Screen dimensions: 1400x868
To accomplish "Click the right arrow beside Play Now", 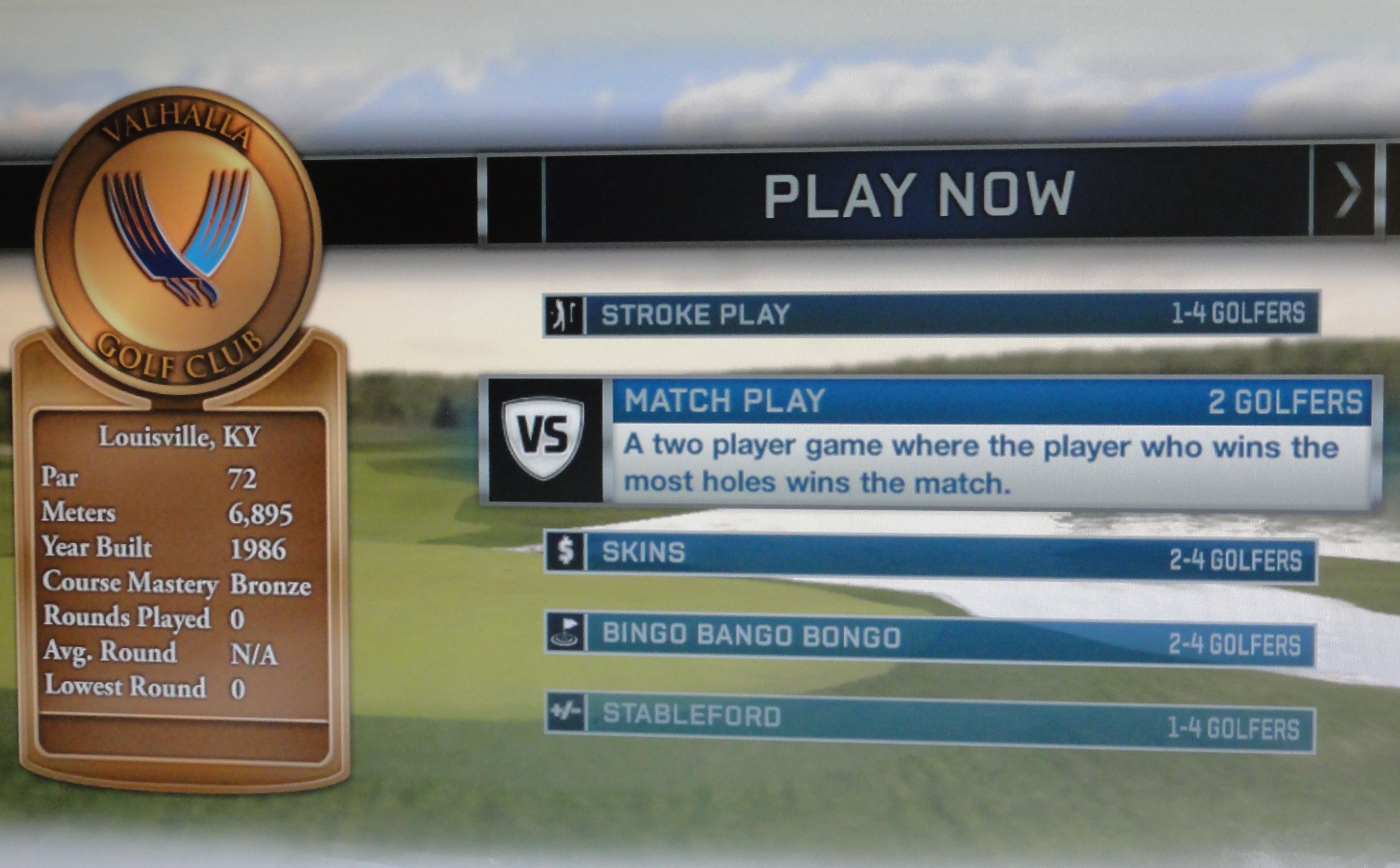I will tap(1347, 191).
